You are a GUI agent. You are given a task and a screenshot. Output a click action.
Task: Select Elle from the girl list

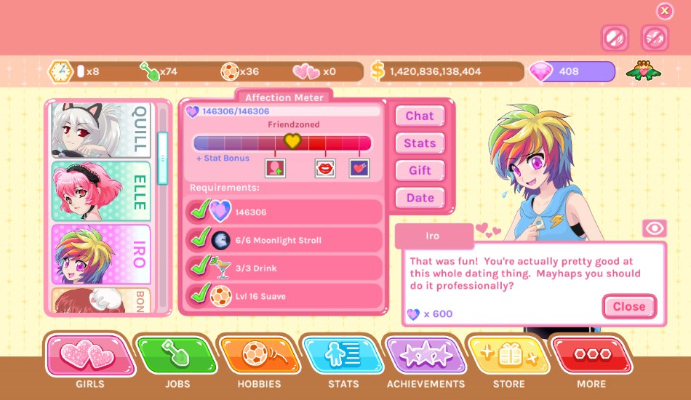coord(102,190)
